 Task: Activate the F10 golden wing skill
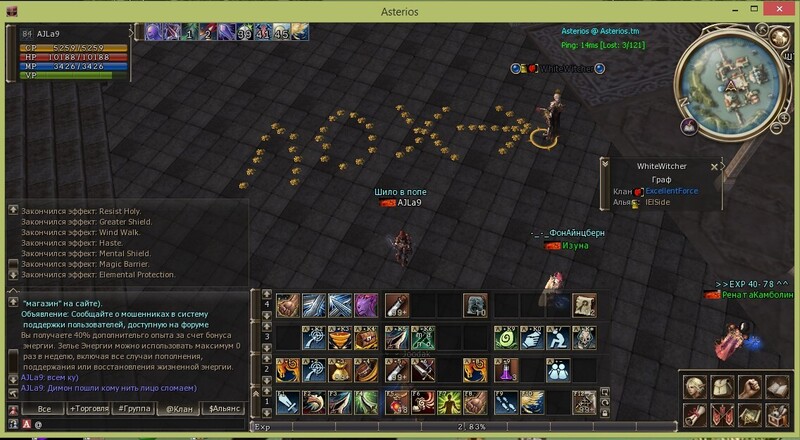[x=533, y=402]
